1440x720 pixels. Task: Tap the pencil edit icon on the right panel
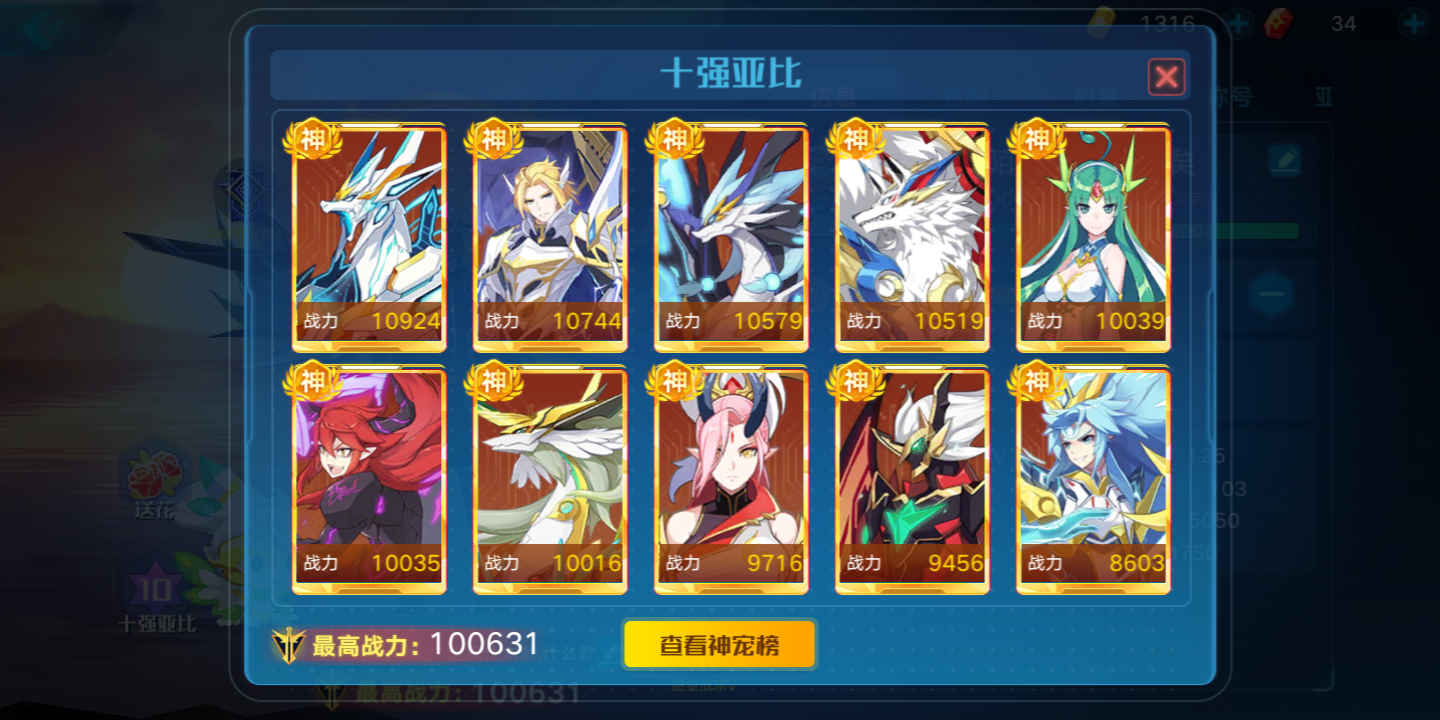[1287, 158]
